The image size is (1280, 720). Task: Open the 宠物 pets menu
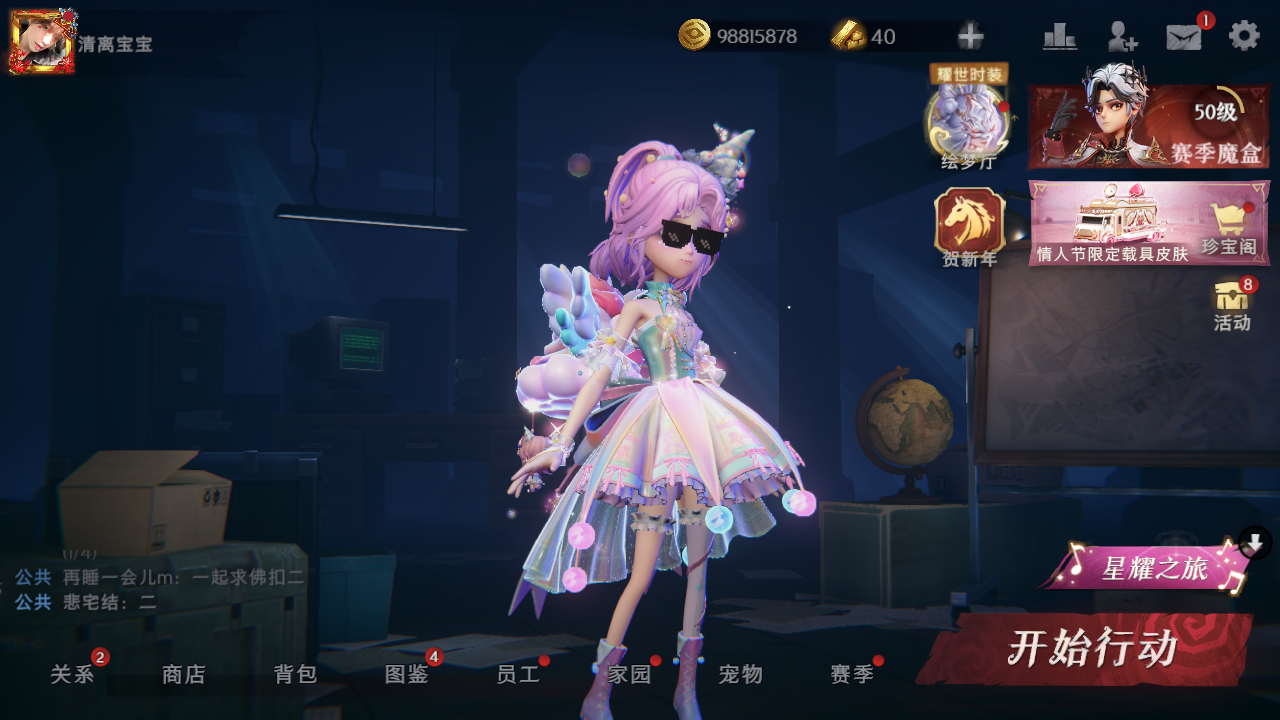coord(741,675)
